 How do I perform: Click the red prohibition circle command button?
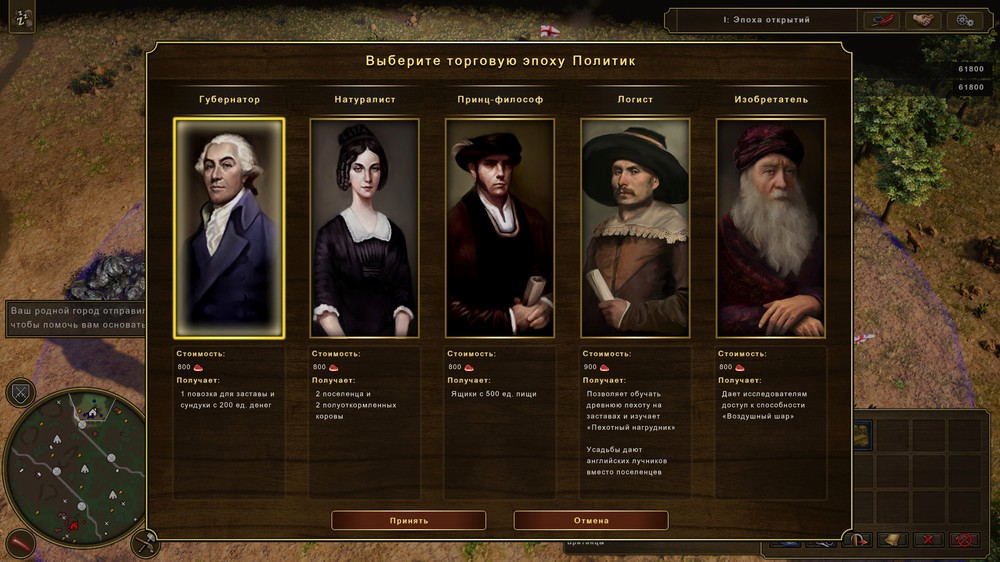[964, 540]
